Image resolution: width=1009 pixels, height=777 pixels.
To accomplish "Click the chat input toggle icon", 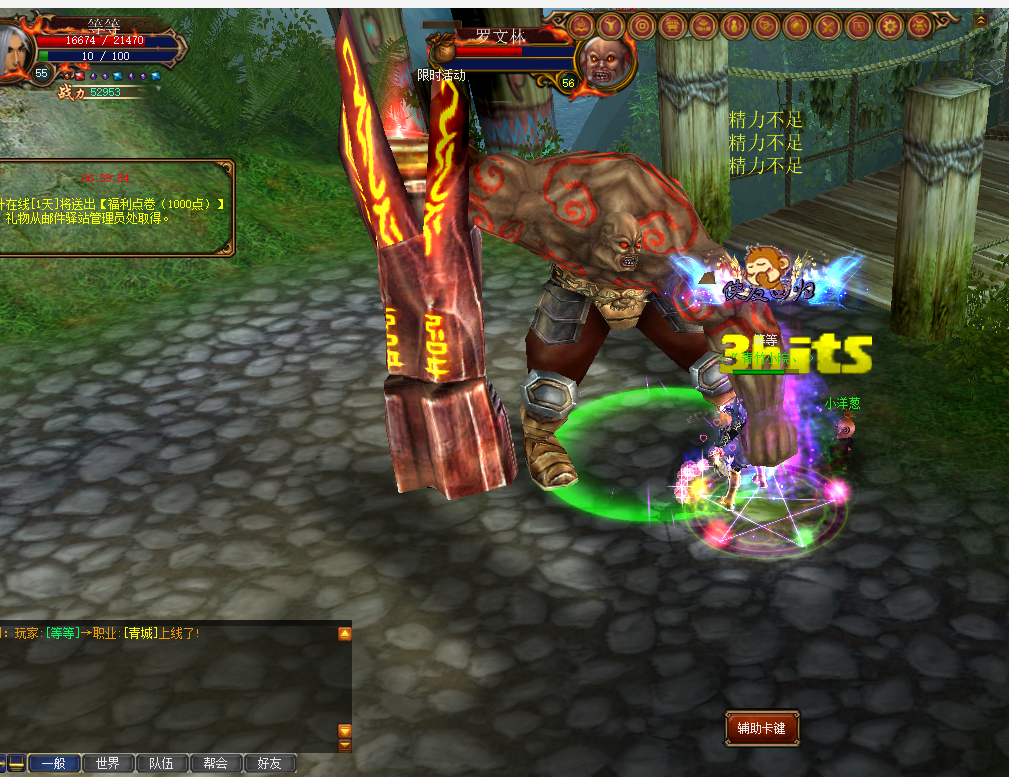I will tap(16, 763).
